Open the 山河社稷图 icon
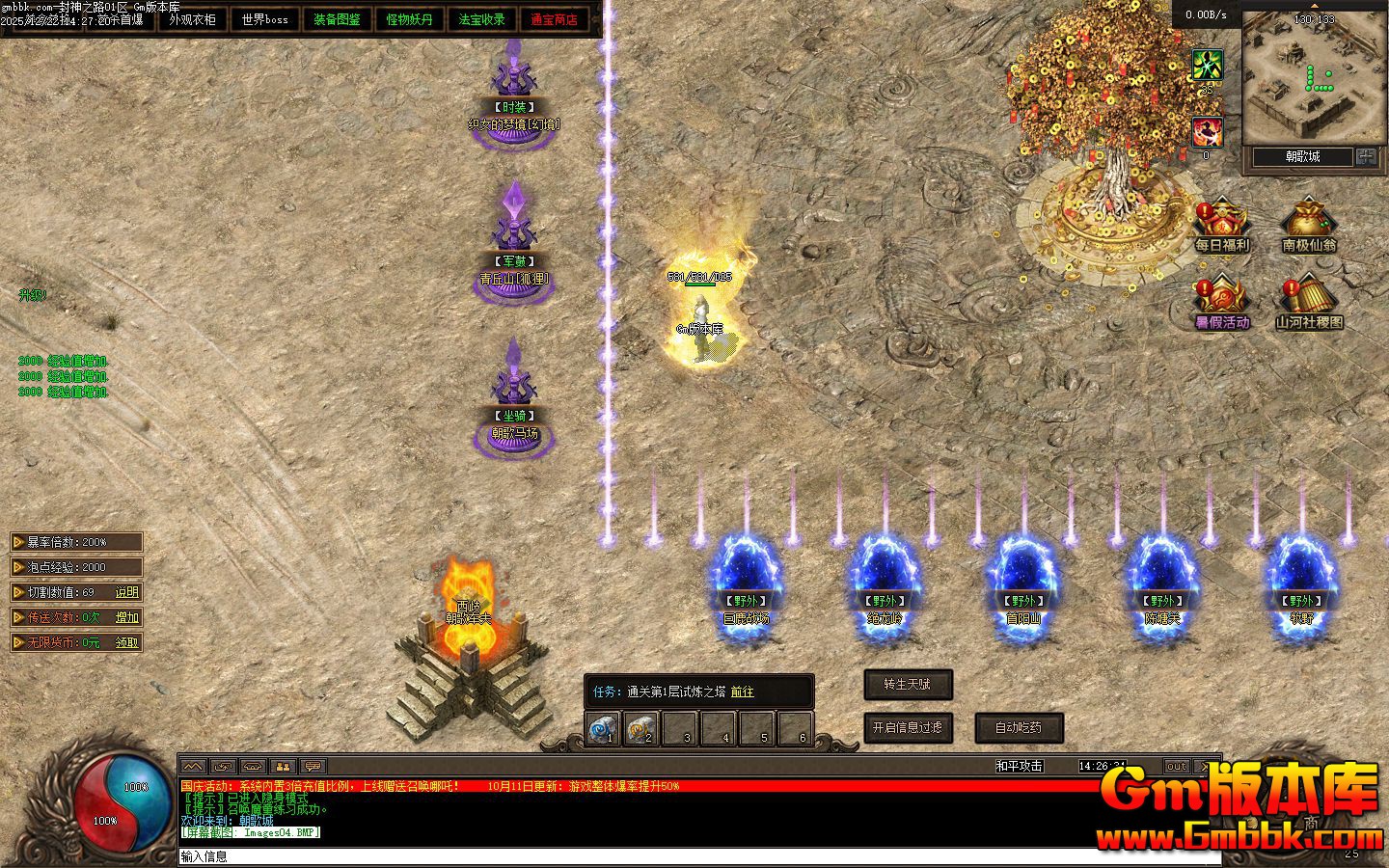Image resolution: width=1389 pixels, height=868 pixels. coord(1309,303)
